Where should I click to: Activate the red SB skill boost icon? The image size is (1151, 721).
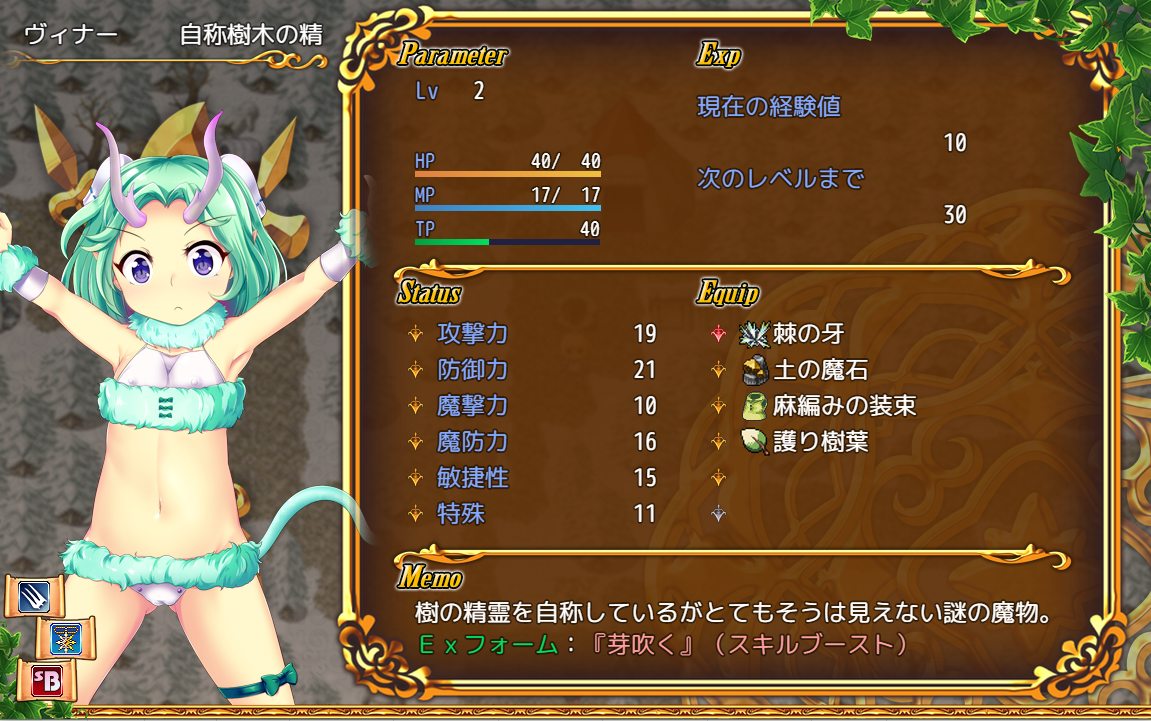coord(39,682)
